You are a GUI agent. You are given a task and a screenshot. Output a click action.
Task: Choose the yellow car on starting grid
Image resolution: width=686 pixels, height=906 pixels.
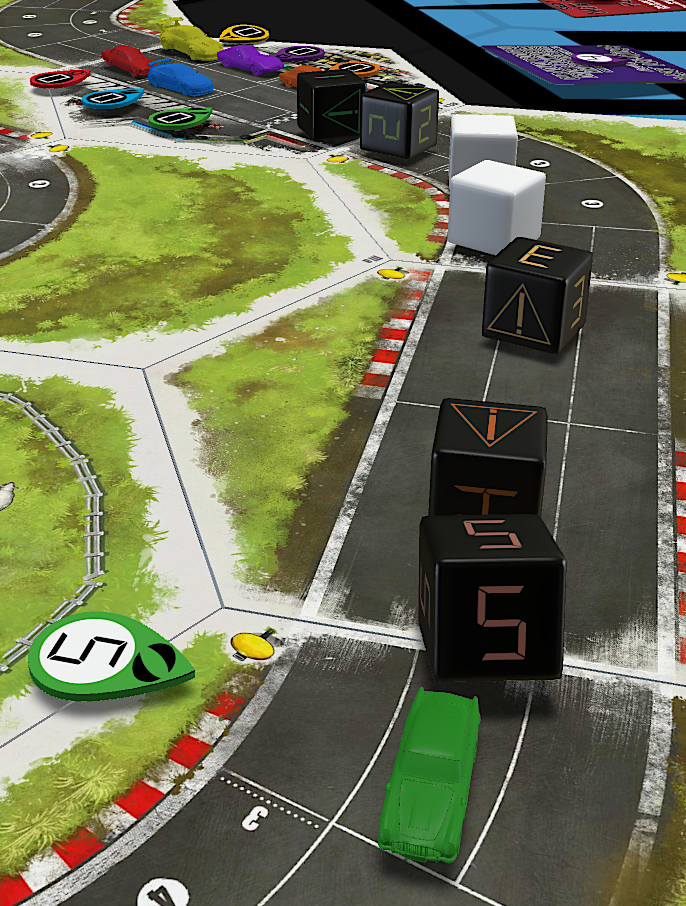point(190,40)
